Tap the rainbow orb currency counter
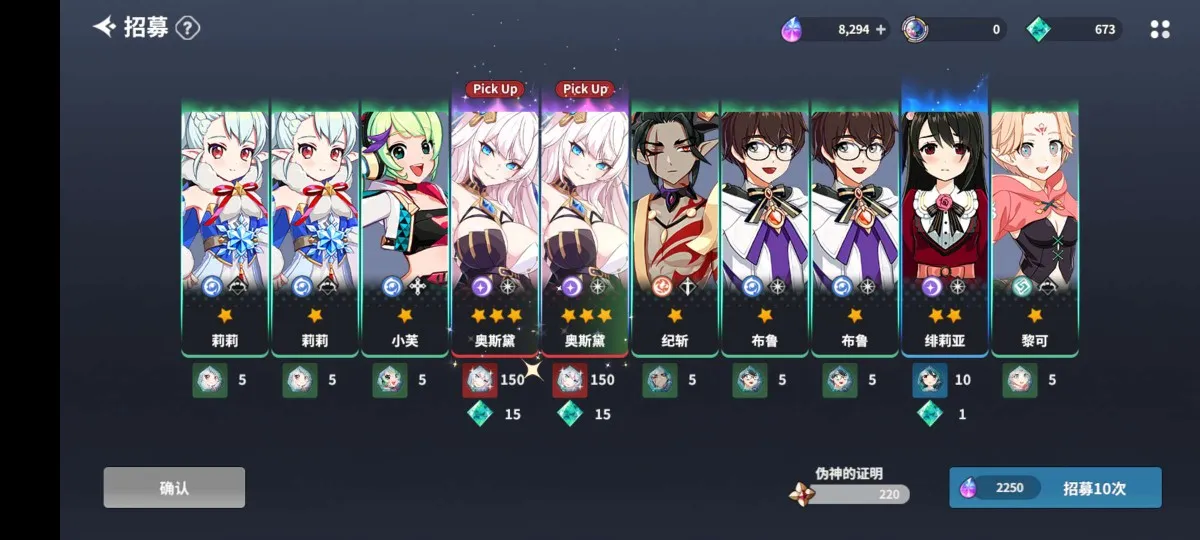Screen dimensions: 1200x540 (x=955, y=30)
